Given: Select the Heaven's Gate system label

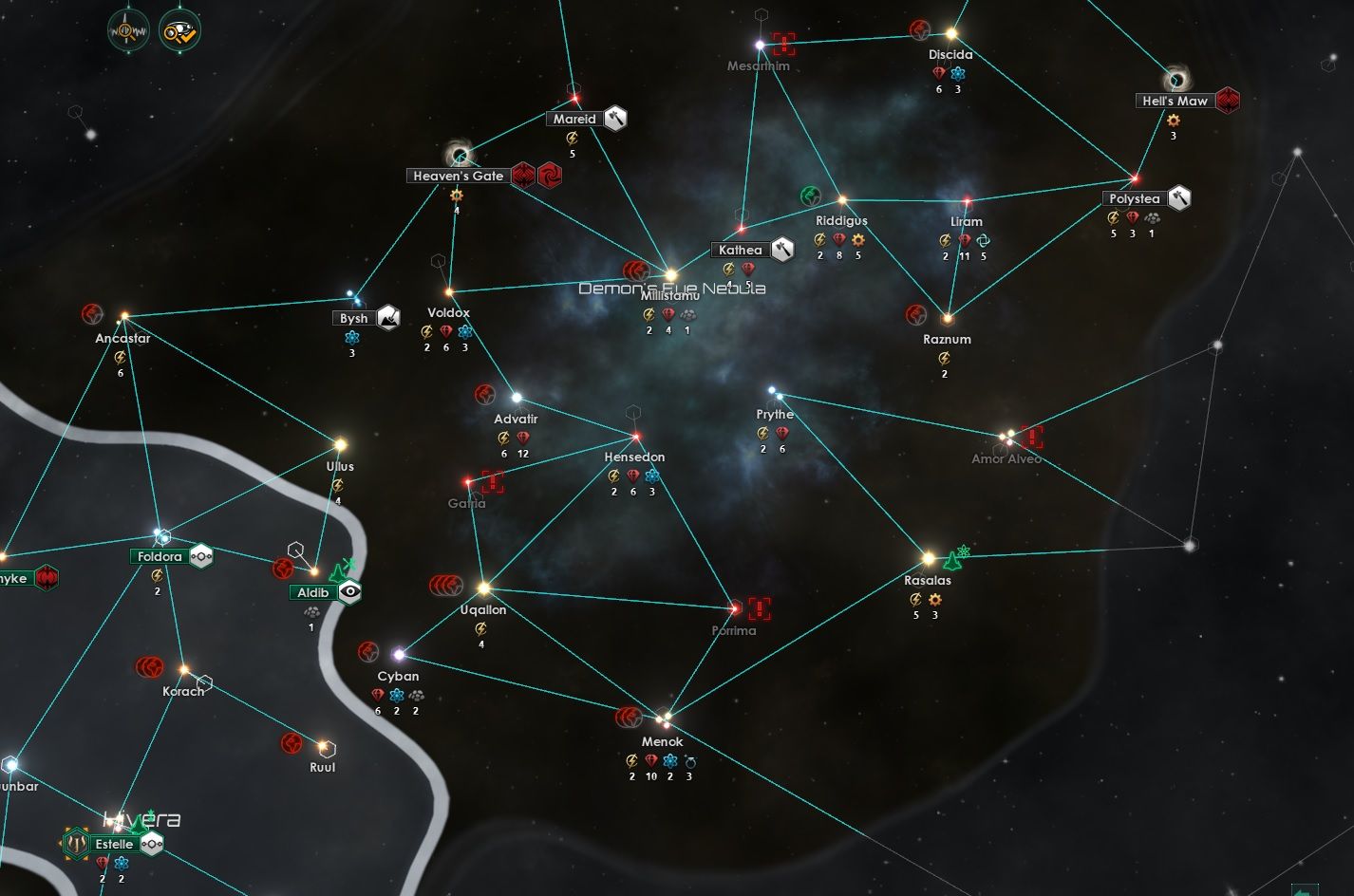Looking at the screenshot, I should [x=457, y=176].
